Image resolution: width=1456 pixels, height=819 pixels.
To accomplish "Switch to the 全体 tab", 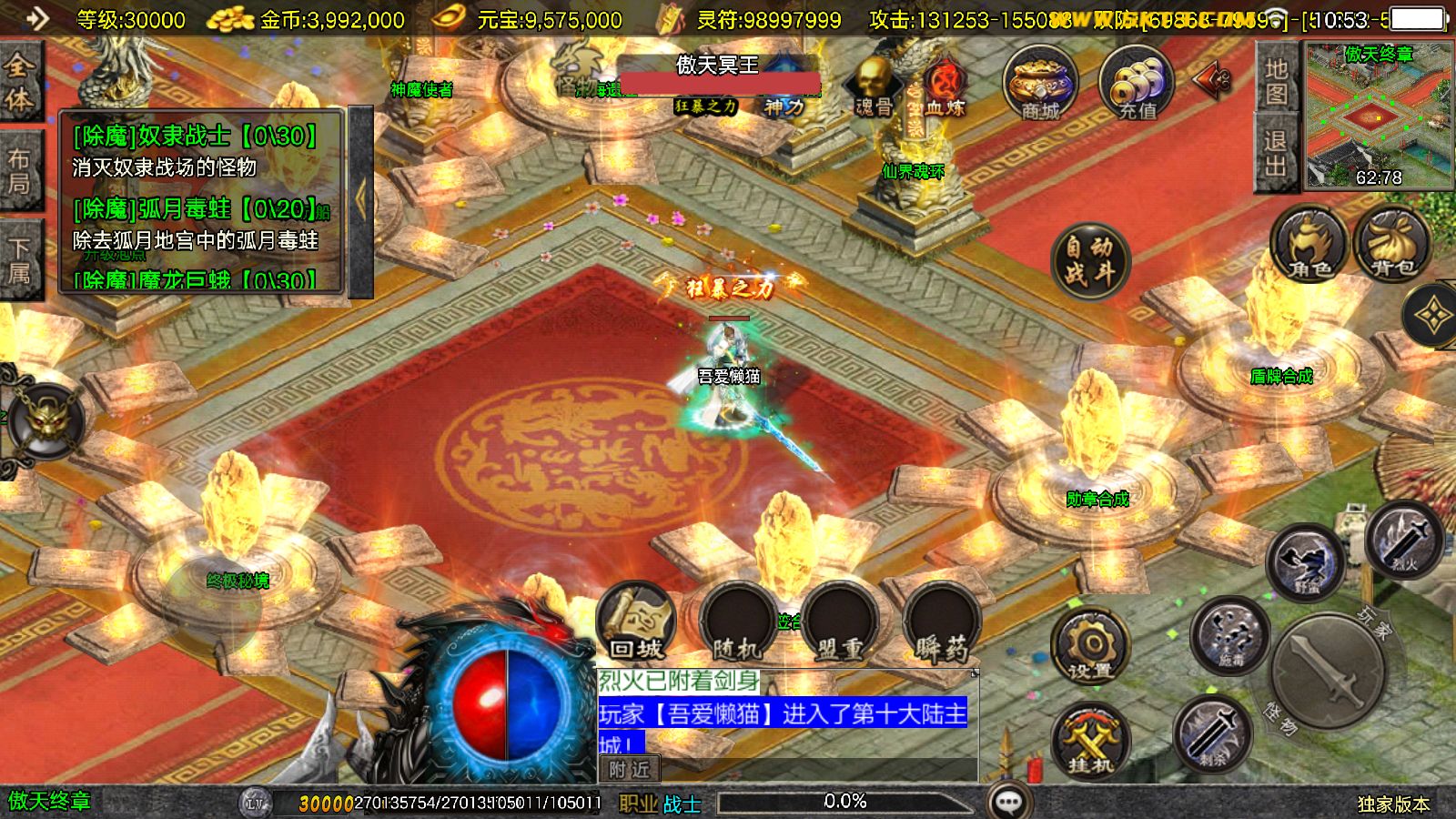I will click(20, 80).
